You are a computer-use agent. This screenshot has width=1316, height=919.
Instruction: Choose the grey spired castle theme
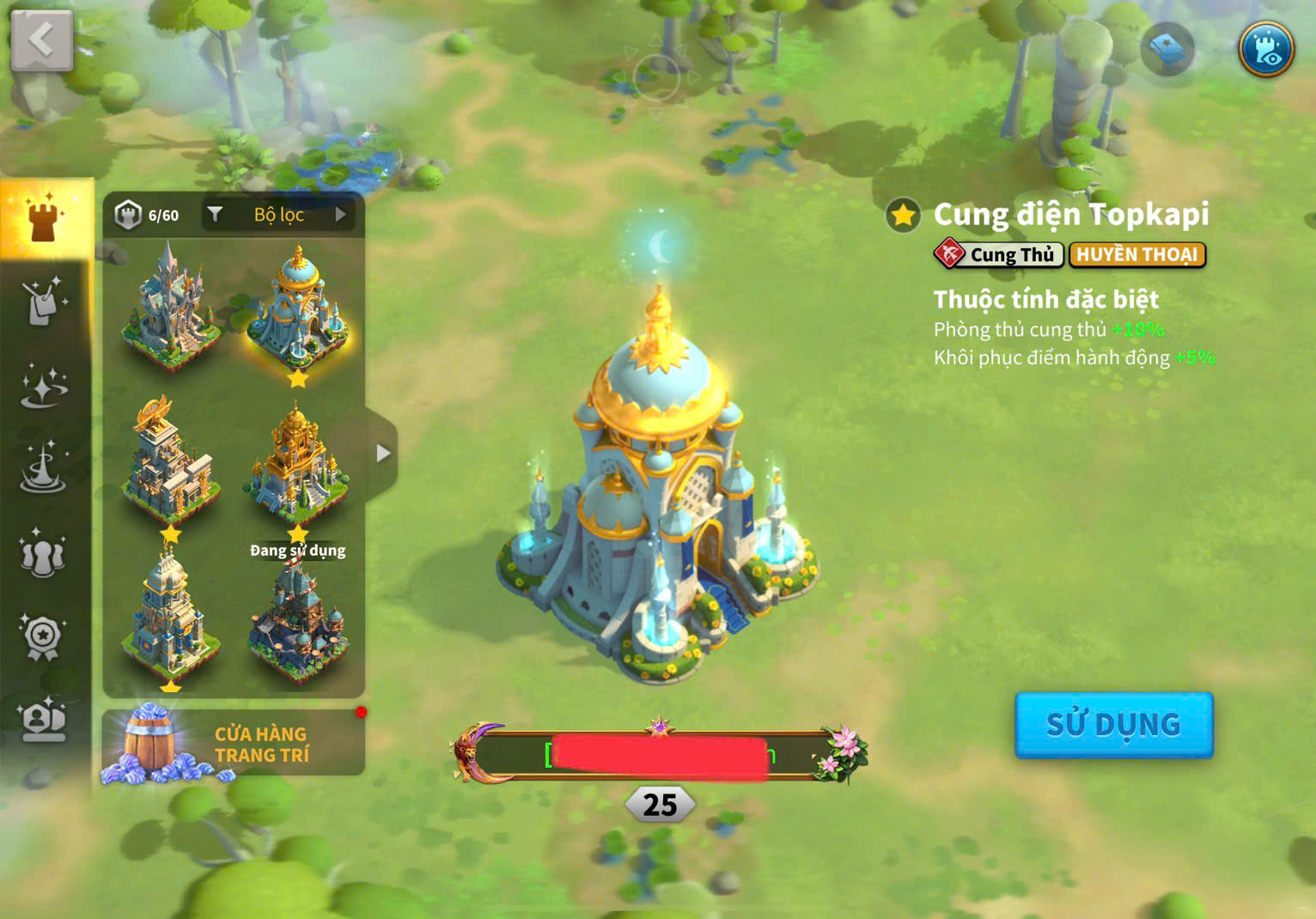pos(168,305)
